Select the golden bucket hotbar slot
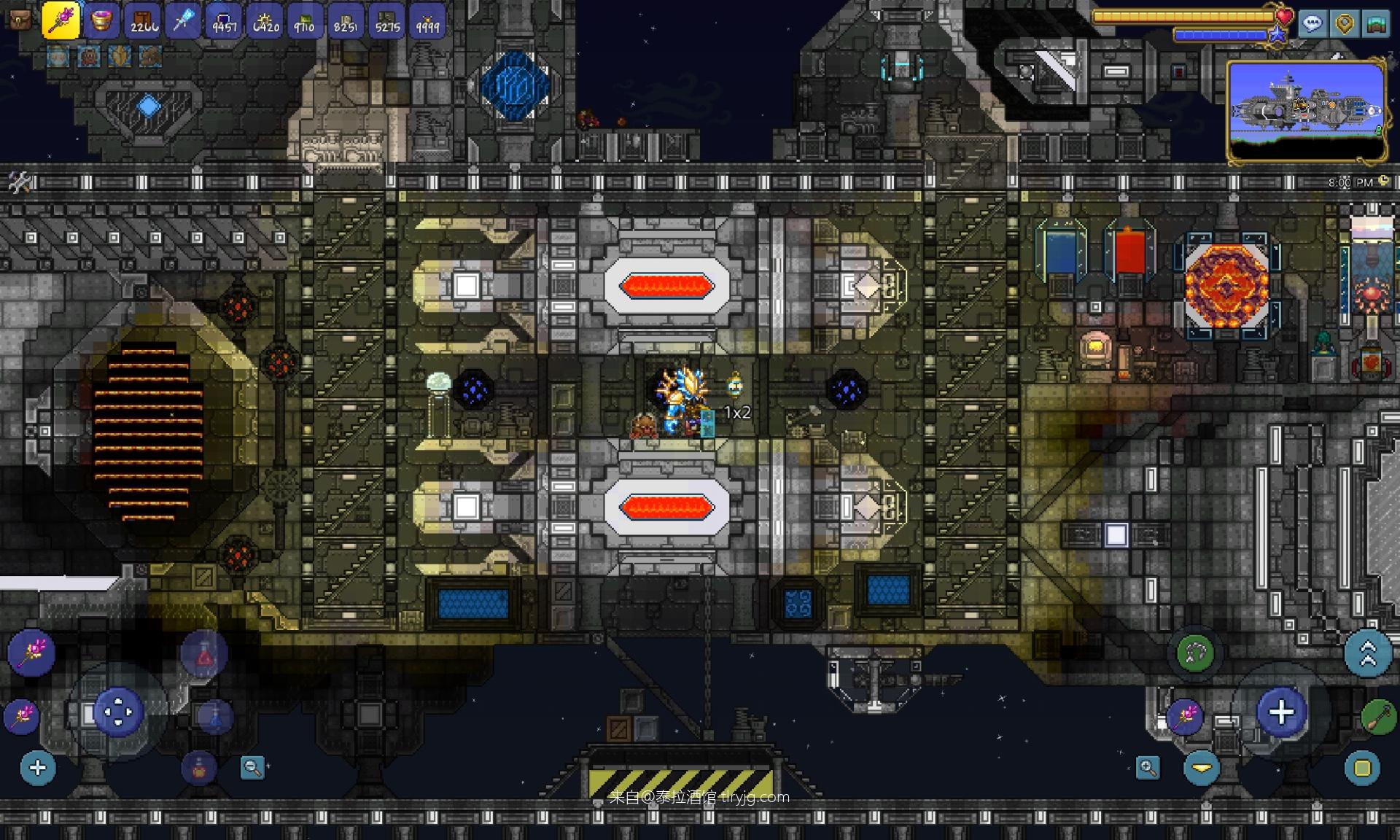1400x840 pixels. point(101,20)
